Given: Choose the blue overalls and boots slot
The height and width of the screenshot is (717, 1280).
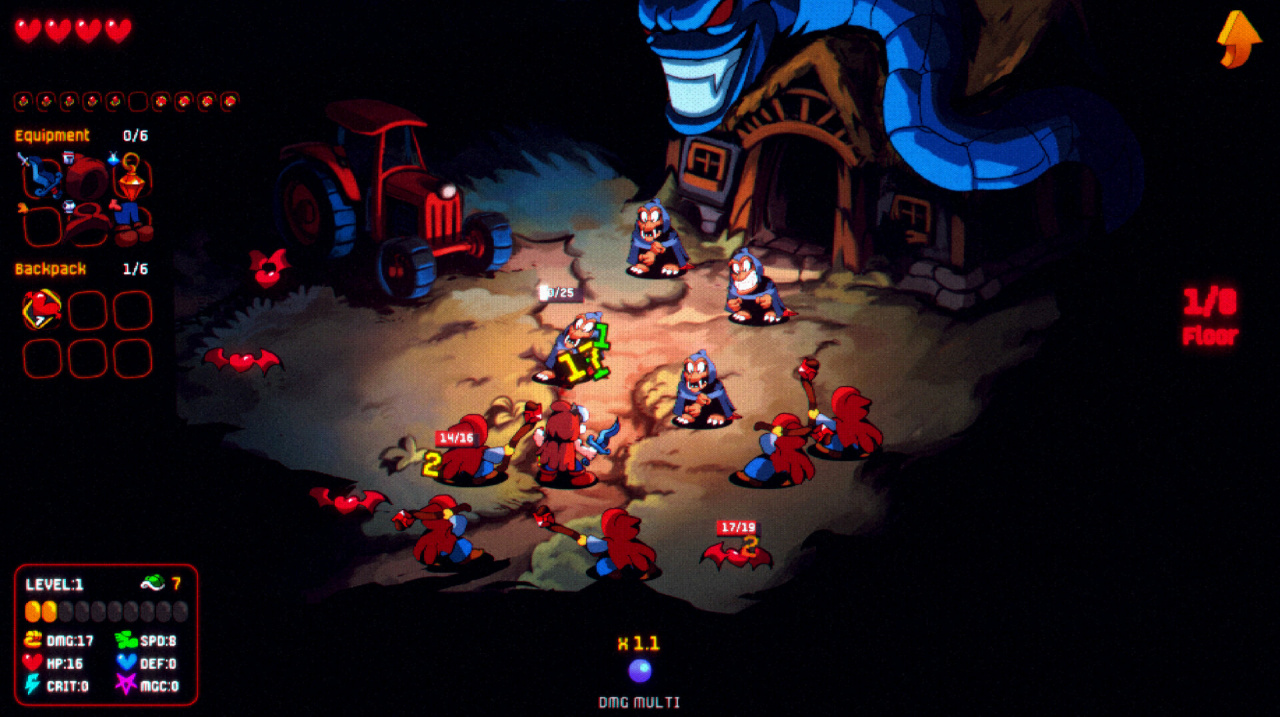Looking at the screenshot, I should [x=131, y=224].
